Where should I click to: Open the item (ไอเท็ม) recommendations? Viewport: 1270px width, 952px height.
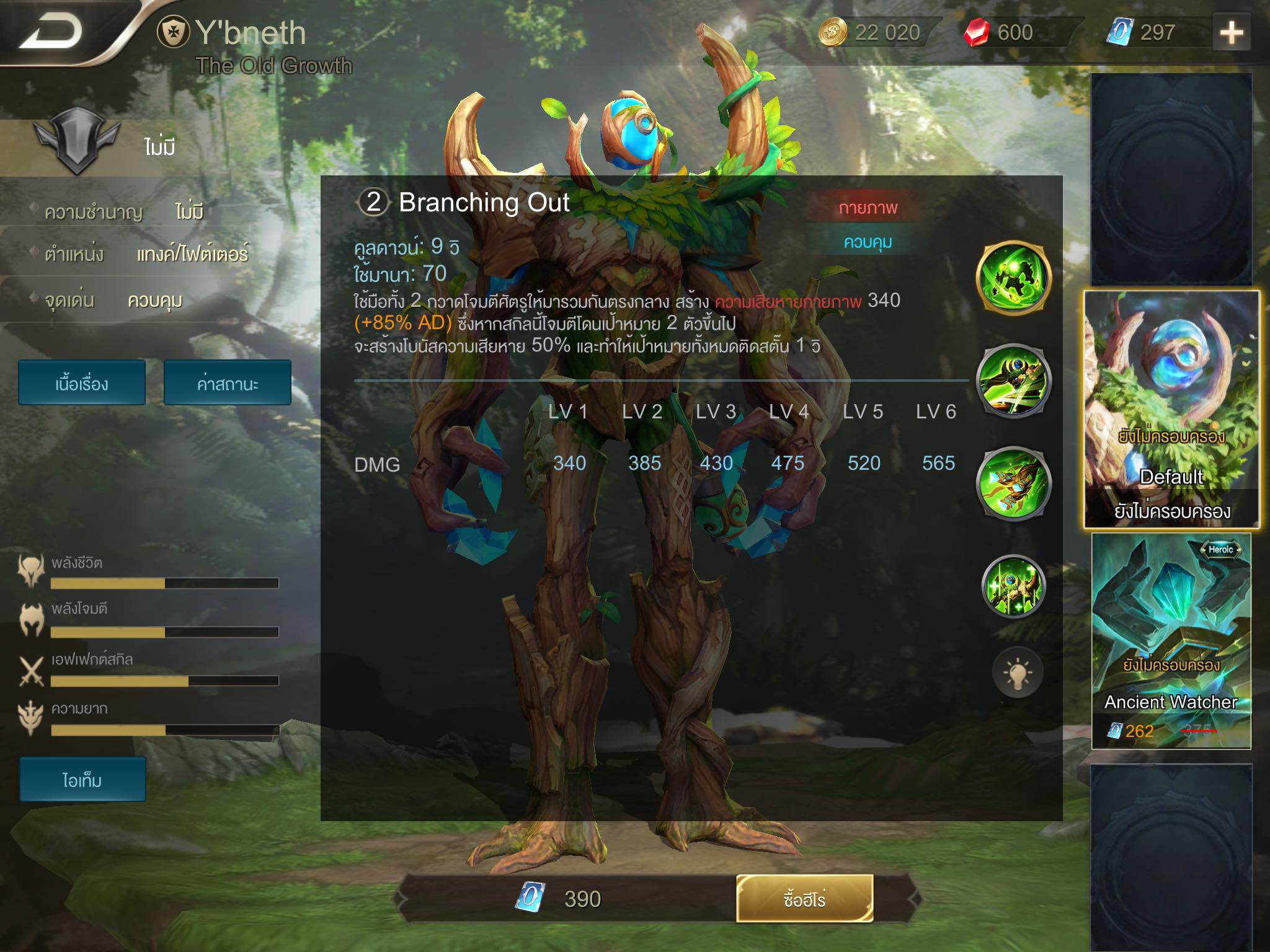82,779
